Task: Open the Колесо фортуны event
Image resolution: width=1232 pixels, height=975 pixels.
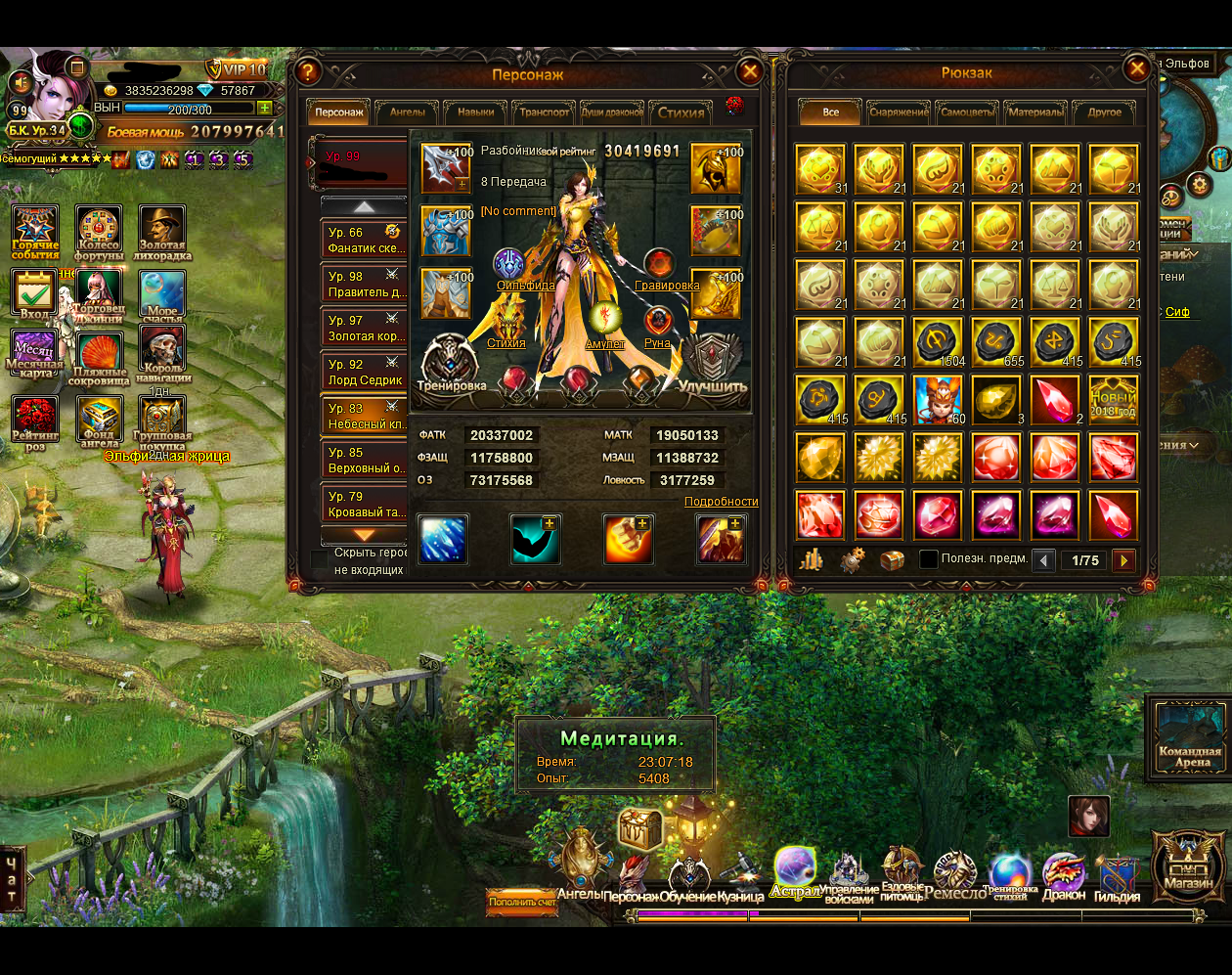Action: pyautogui.click(x=99, y=233)
